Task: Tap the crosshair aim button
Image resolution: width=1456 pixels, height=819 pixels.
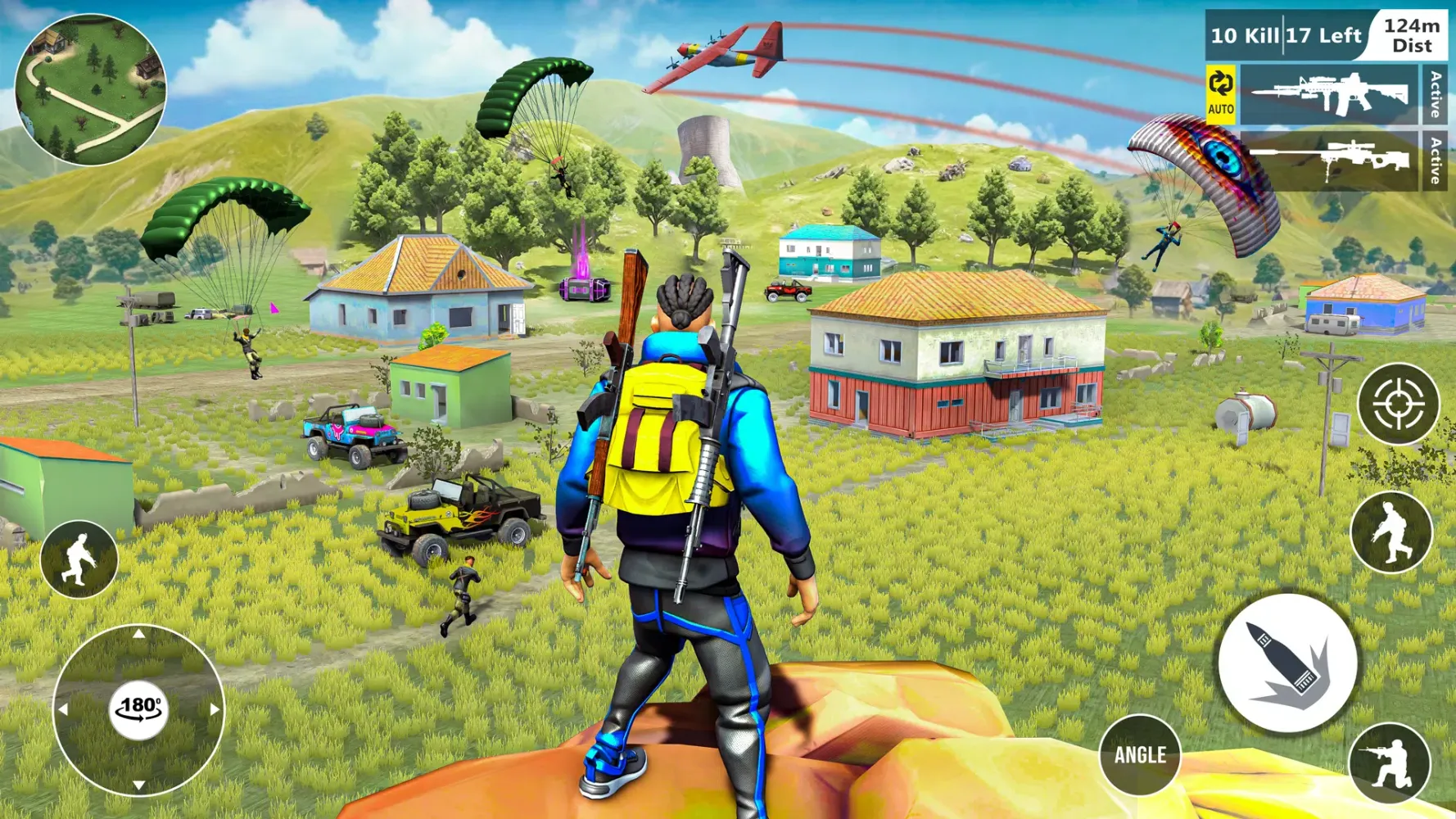Action: click(1398, 404)
